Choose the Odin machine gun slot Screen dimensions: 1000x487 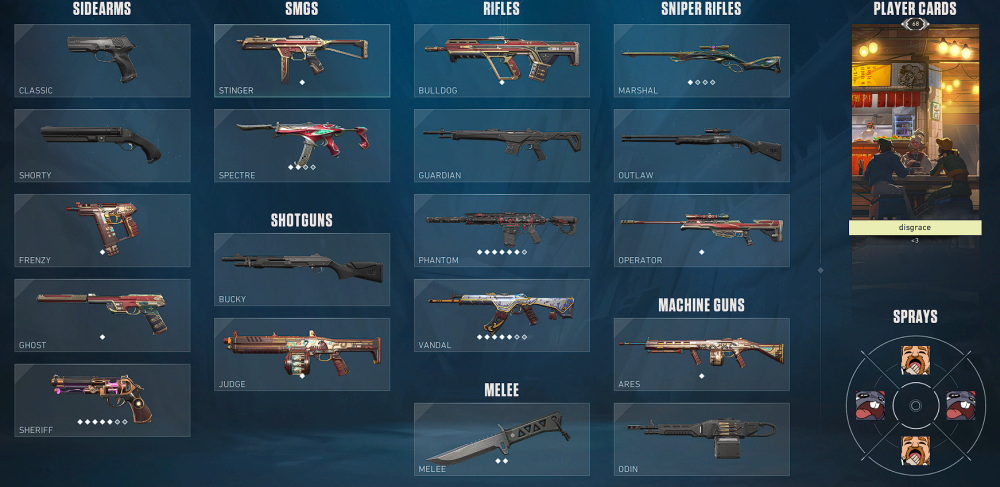[702, 439]
